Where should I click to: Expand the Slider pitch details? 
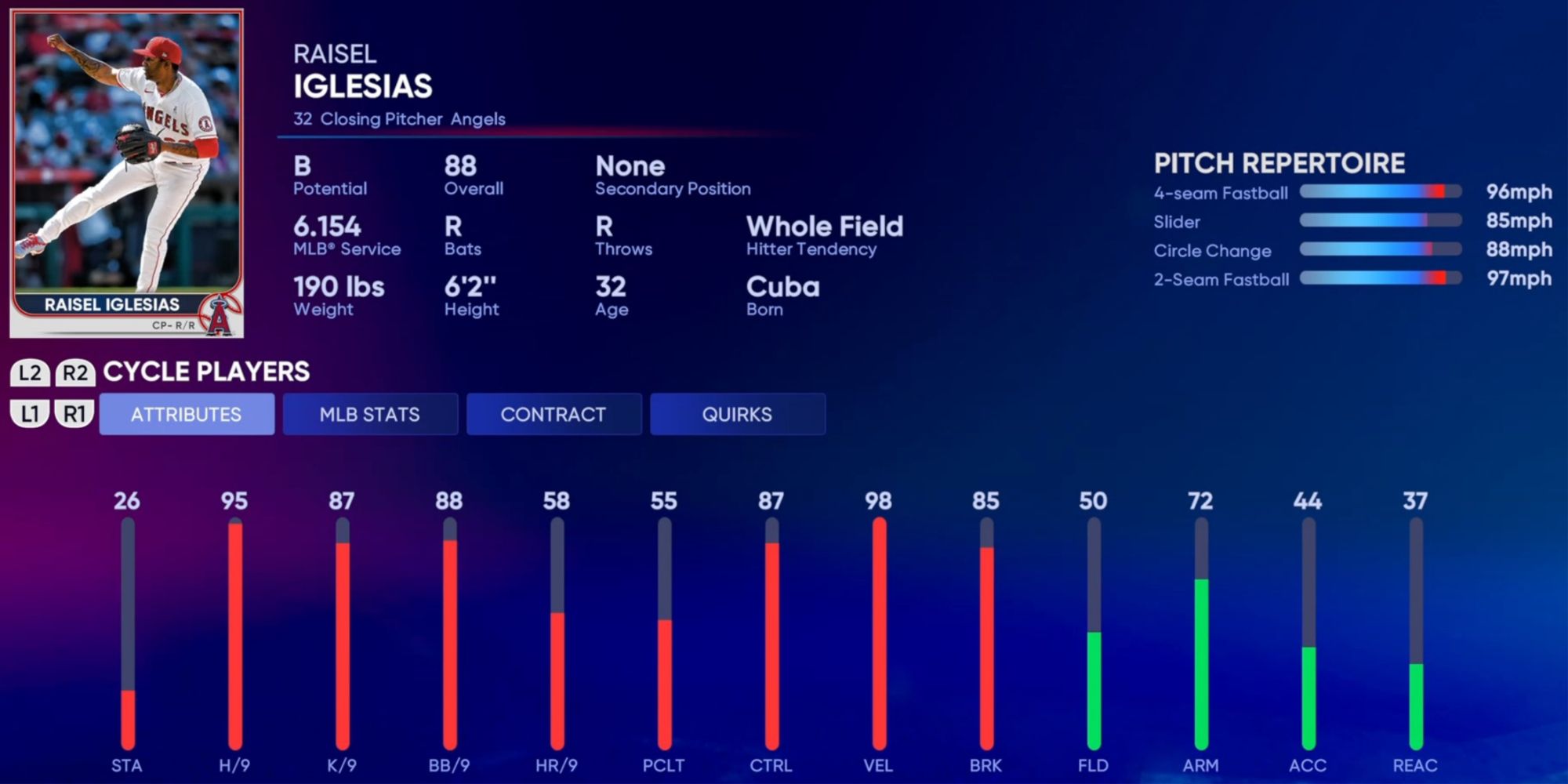click(1380, 222)
